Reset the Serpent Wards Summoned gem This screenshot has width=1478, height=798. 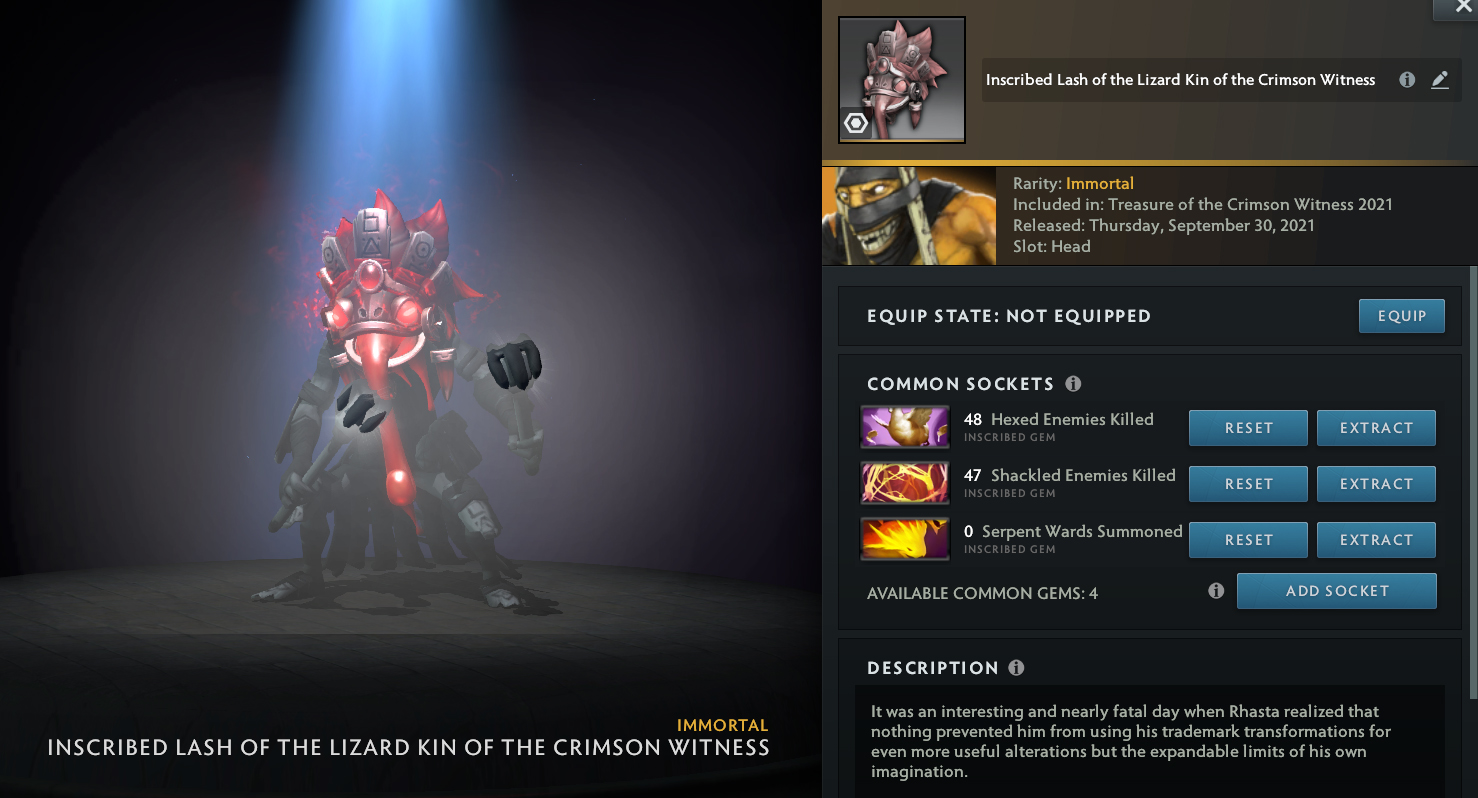[1248, 540]
